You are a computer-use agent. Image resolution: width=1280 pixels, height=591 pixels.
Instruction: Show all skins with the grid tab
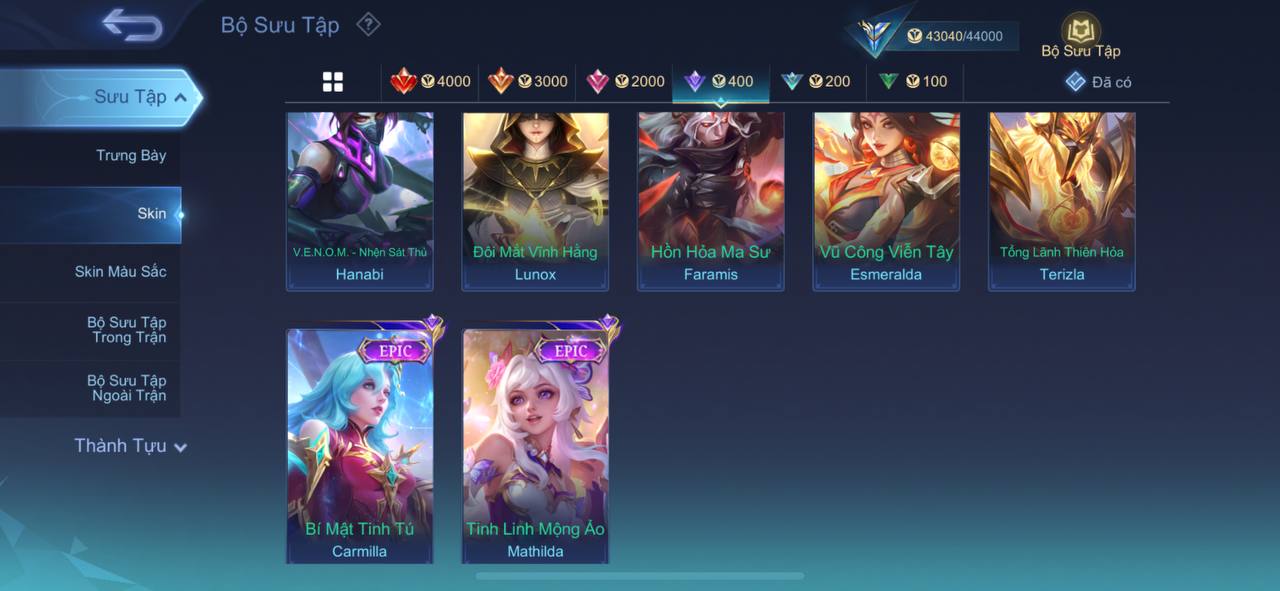pyautogui.click(x=333, y=82)
